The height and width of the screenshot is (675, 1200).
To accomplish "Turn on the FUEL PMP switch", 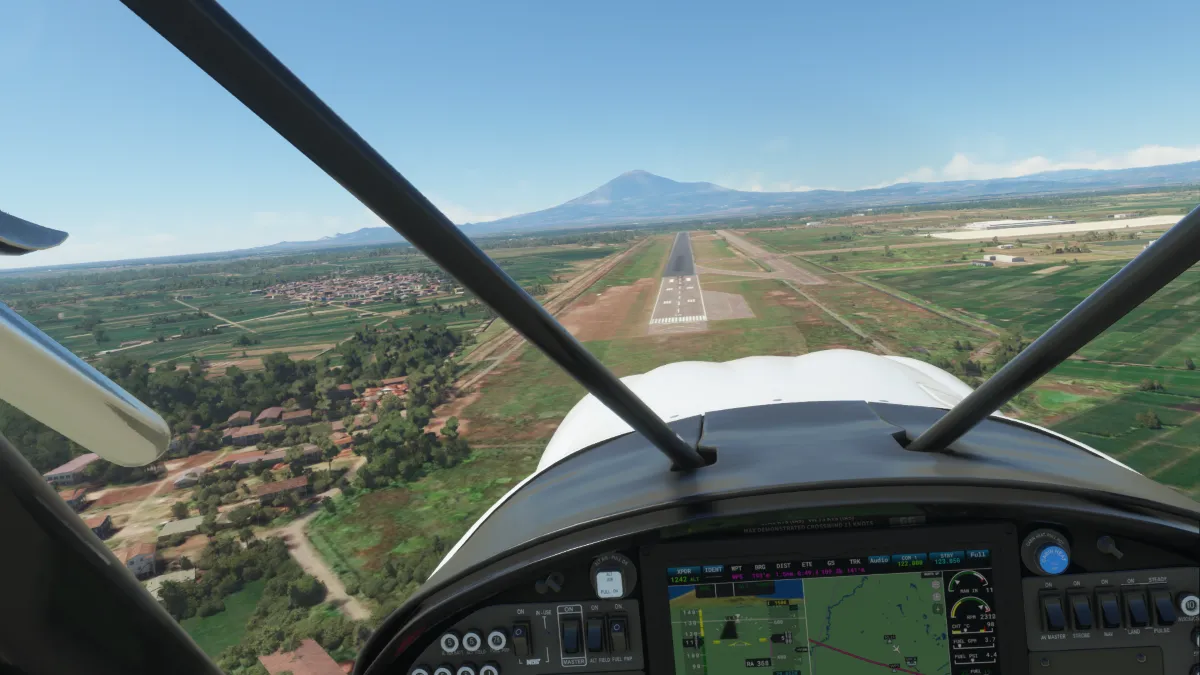I will pyautogui.click(x=620, y=633).
